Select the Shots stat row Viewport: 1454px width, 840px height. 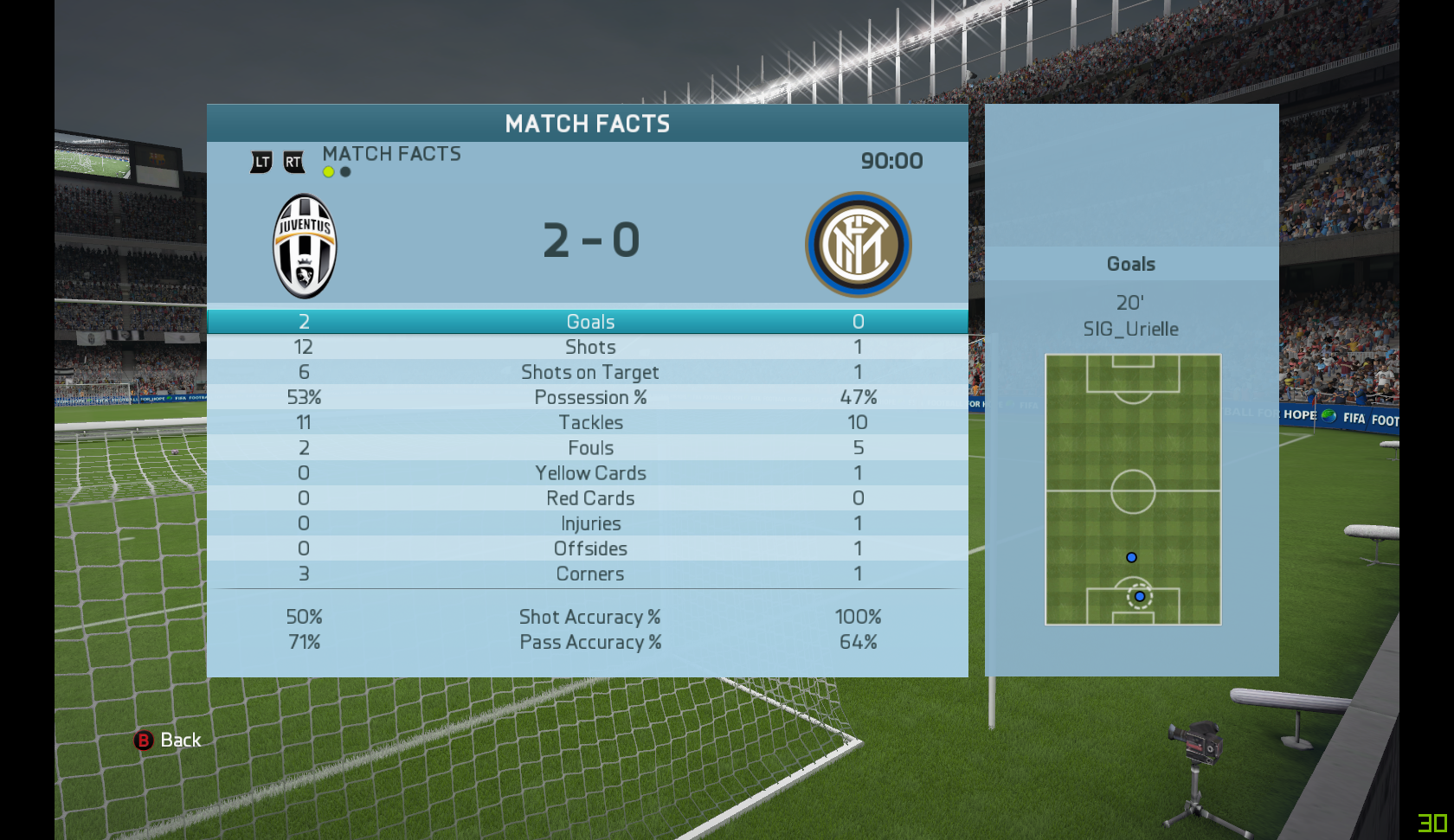[x=589, y=347]
